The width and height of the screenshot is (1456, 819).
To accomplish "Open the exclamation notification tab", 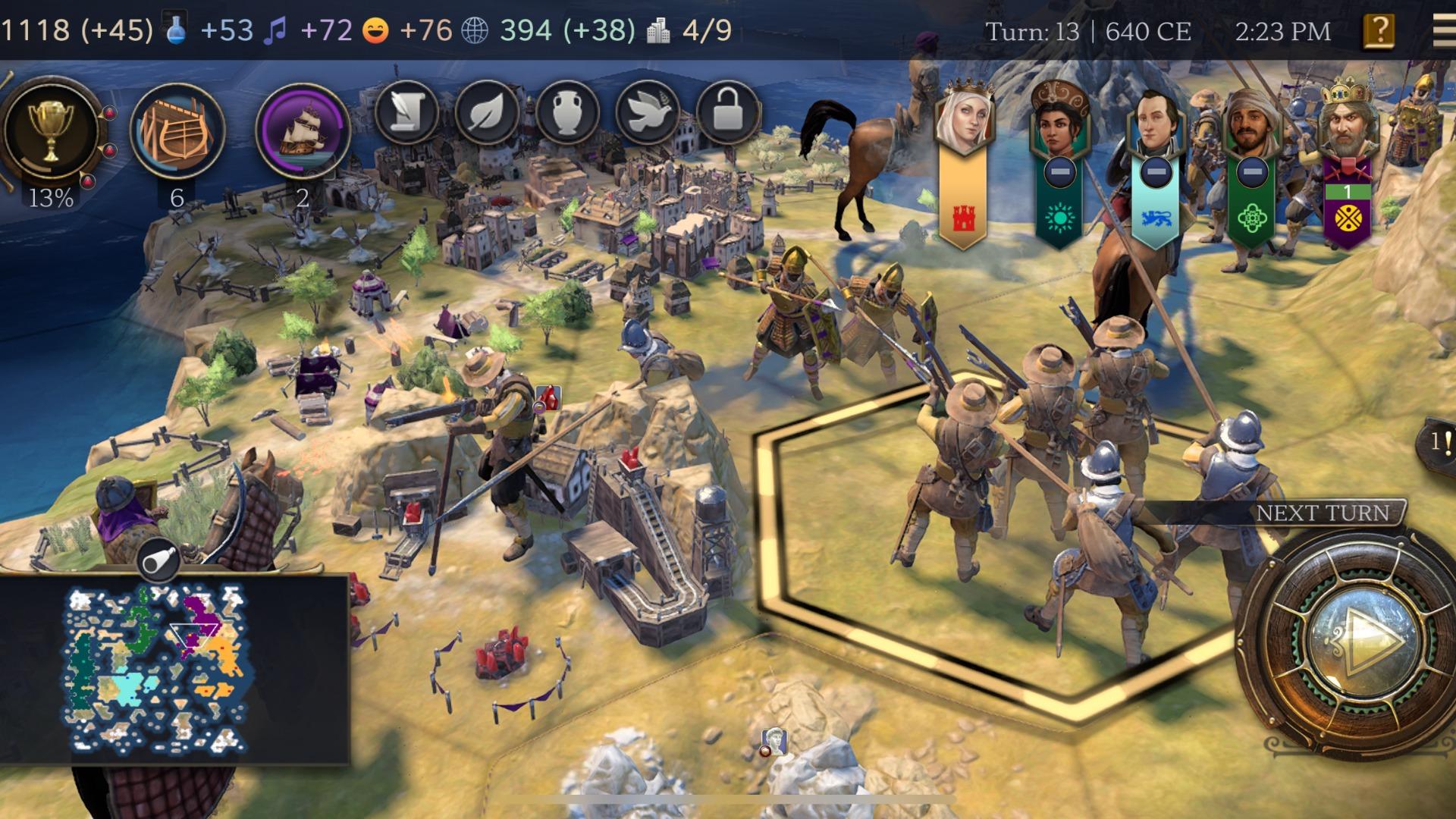I will (1439, 441).
